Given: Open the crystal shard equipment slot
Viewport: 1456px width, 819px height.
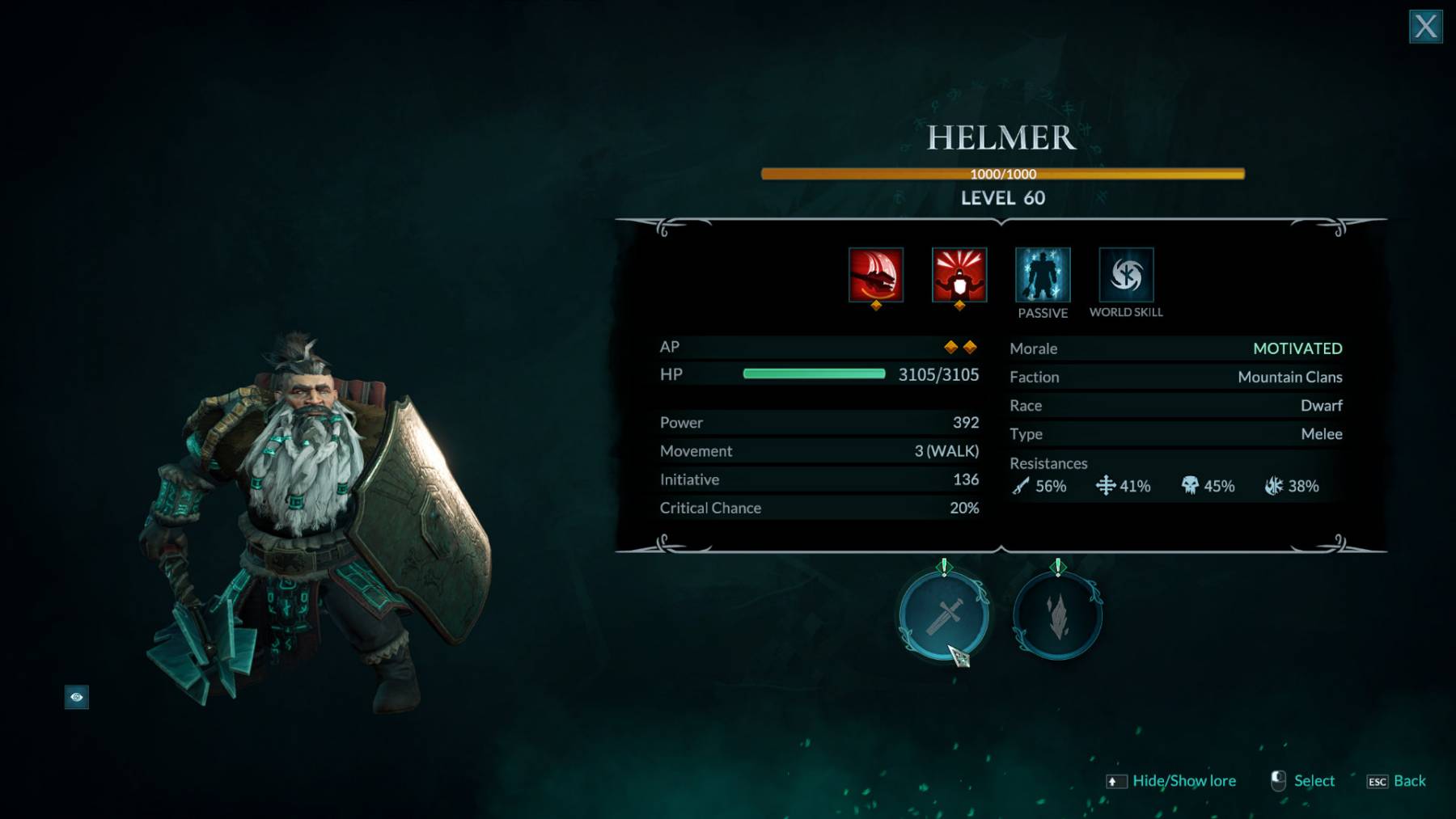Looking at the screenshot, I should [1057, 616].
